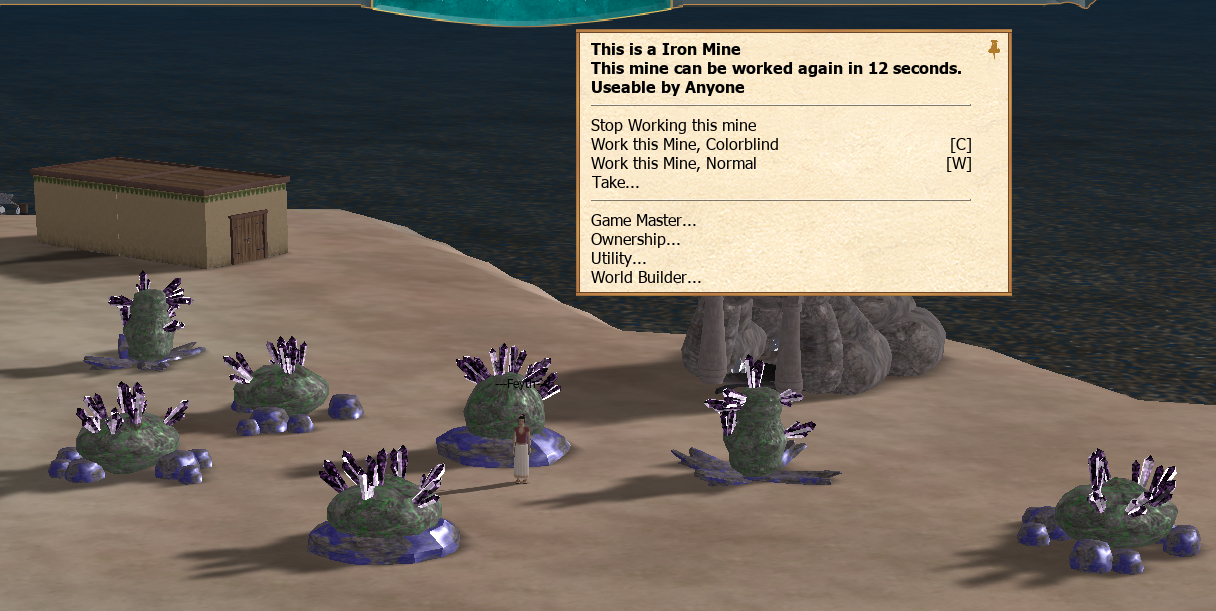Open the World Builder... submenu
The height and width of the screenshot is (611, 1216).
click(646, 278)
